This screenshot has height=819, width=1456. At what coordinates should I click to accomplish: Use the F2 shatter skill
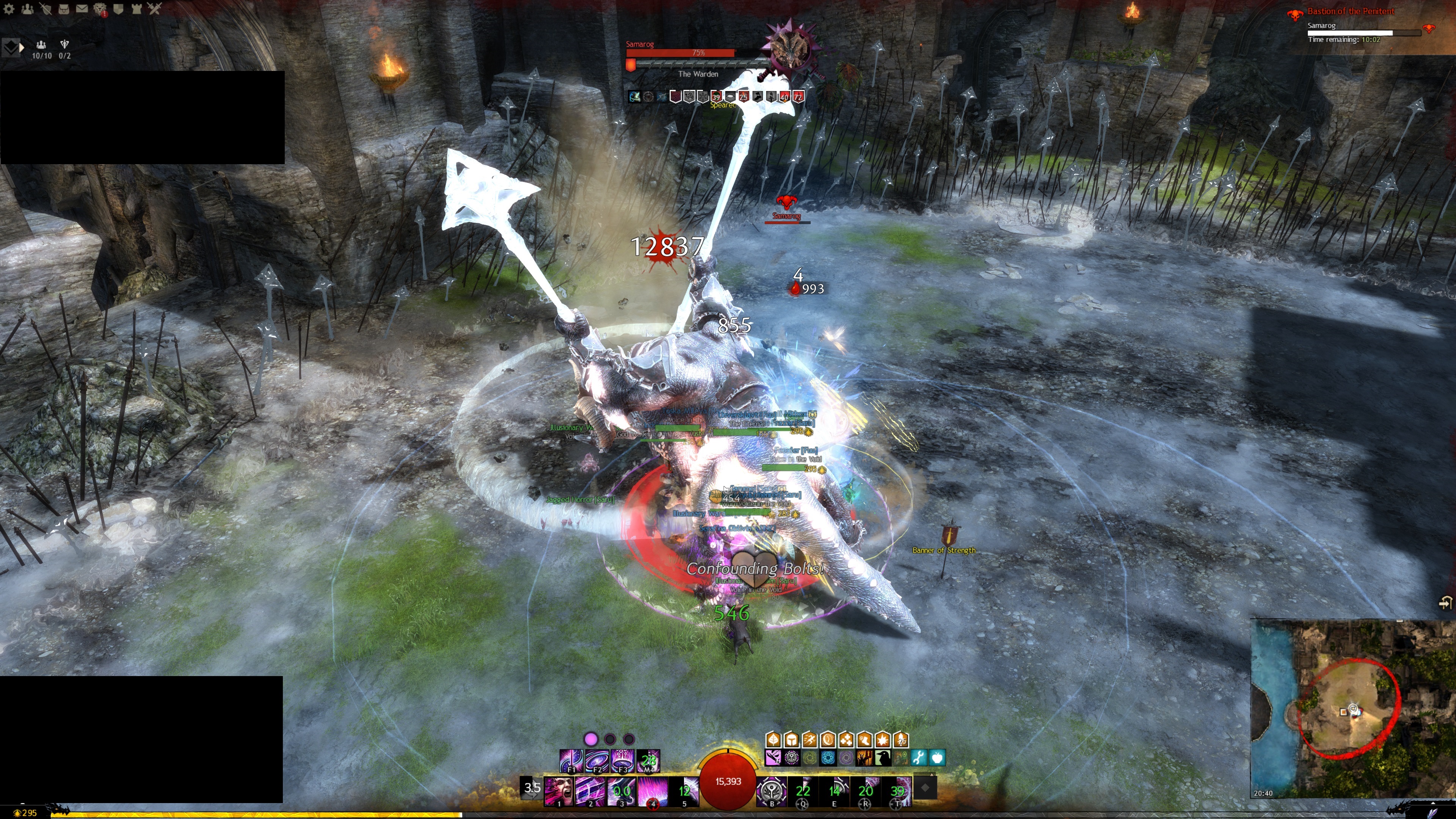tap(597, 760)
